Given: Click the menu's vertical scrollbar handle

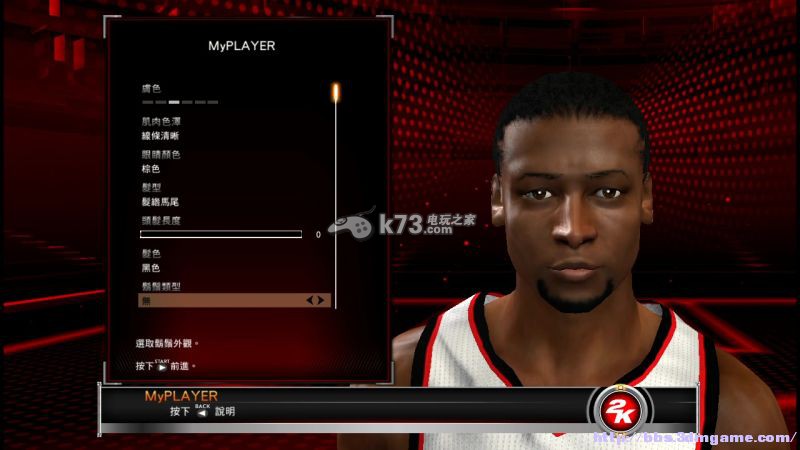Looking at the screenshot, I should pos(336,93).
